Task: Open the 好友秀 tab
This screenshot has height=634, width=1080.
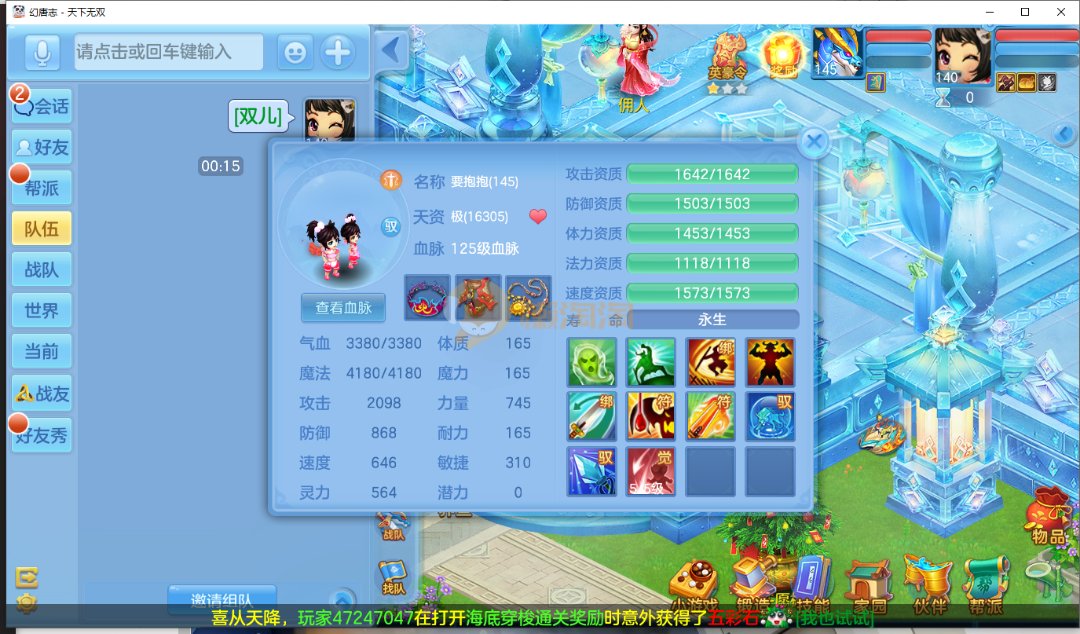Action: (x=42, y=436)
